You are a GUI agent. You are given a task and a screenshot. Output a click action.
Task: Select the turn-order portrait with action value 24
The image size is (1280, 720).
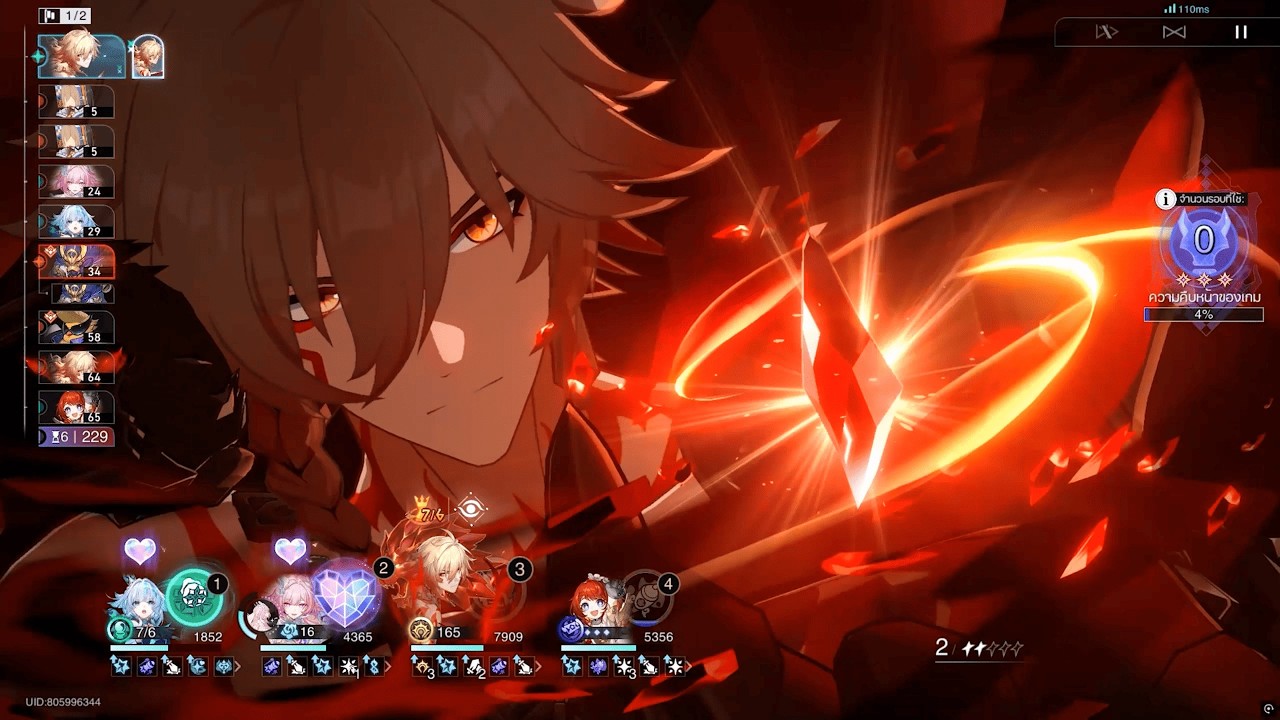(x=76, y=182)
